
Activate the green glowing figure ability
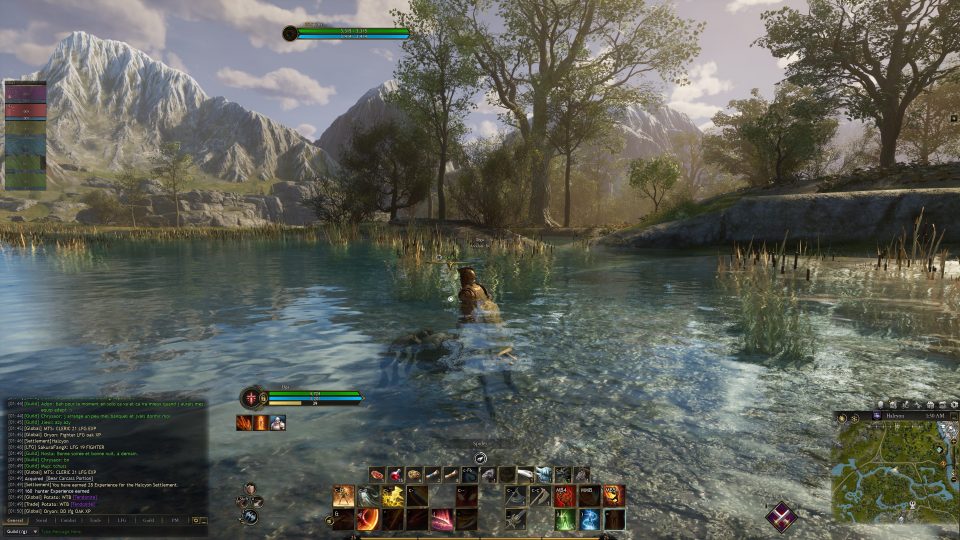coord(565,519)
